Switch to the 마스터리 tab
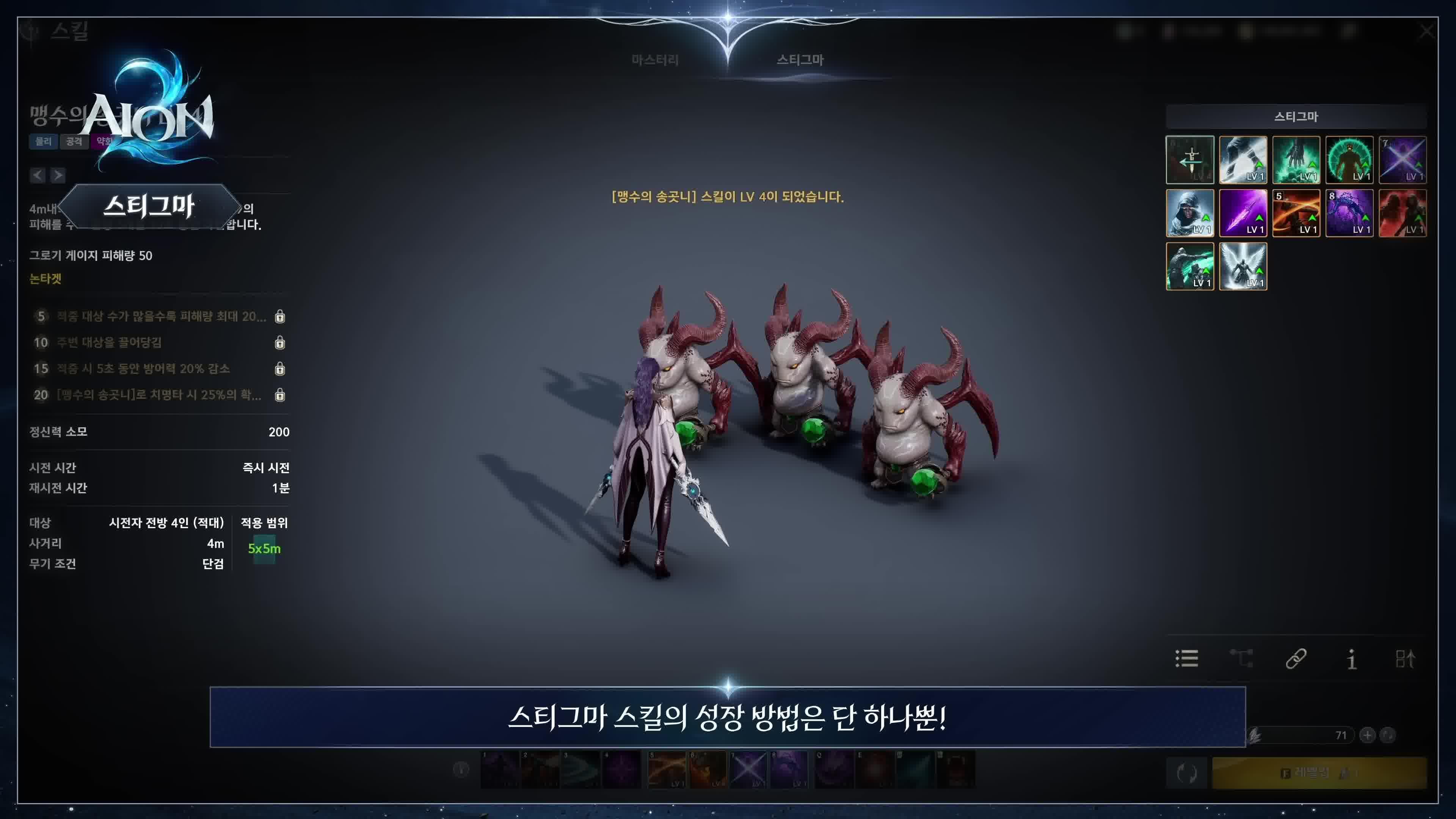Image resolution: width=1456 pixels, height=819 pixels. (654, 60)
